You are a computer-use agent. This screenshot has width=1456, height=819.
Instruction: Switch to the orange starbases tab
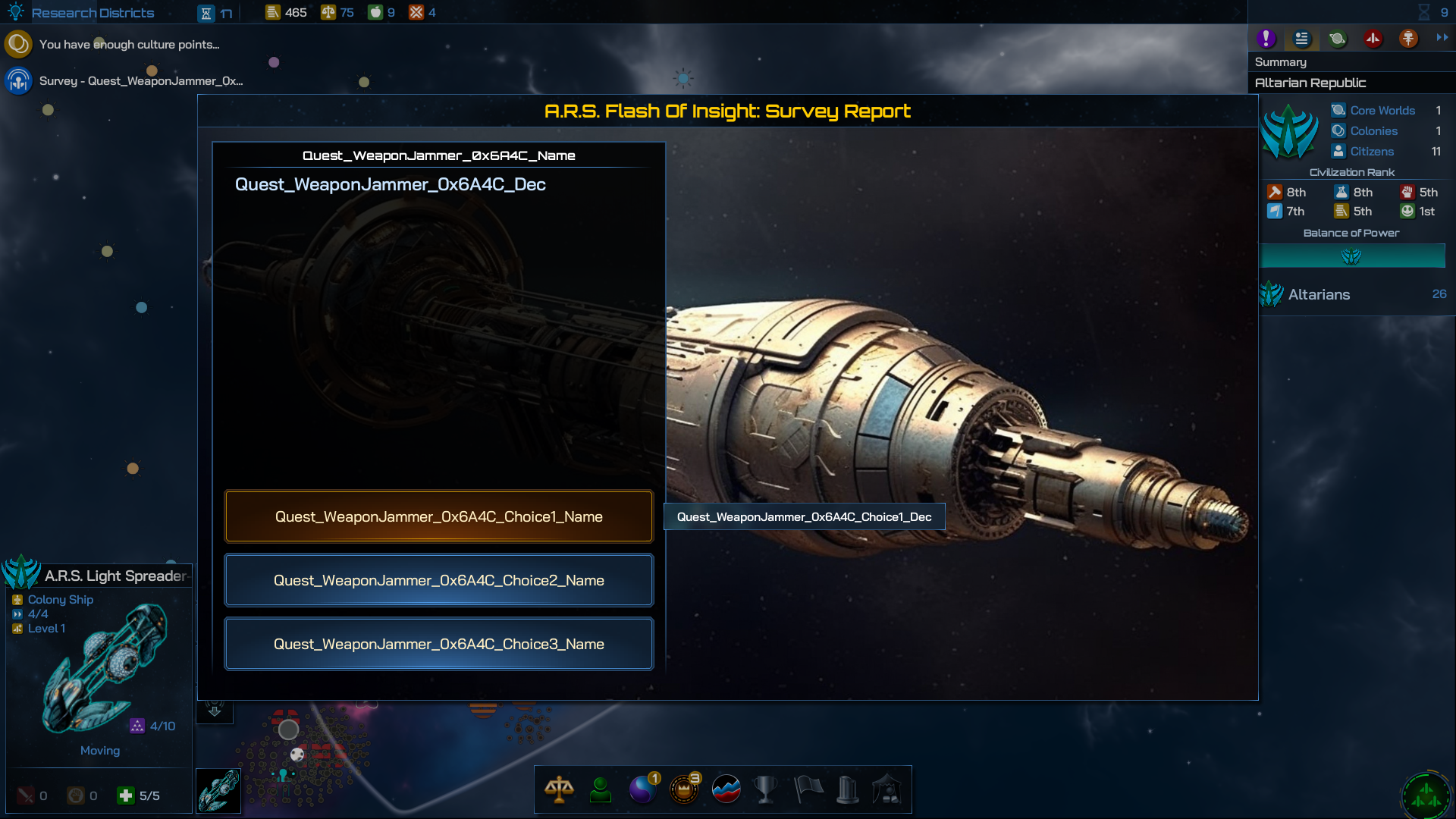[1408, 39]
